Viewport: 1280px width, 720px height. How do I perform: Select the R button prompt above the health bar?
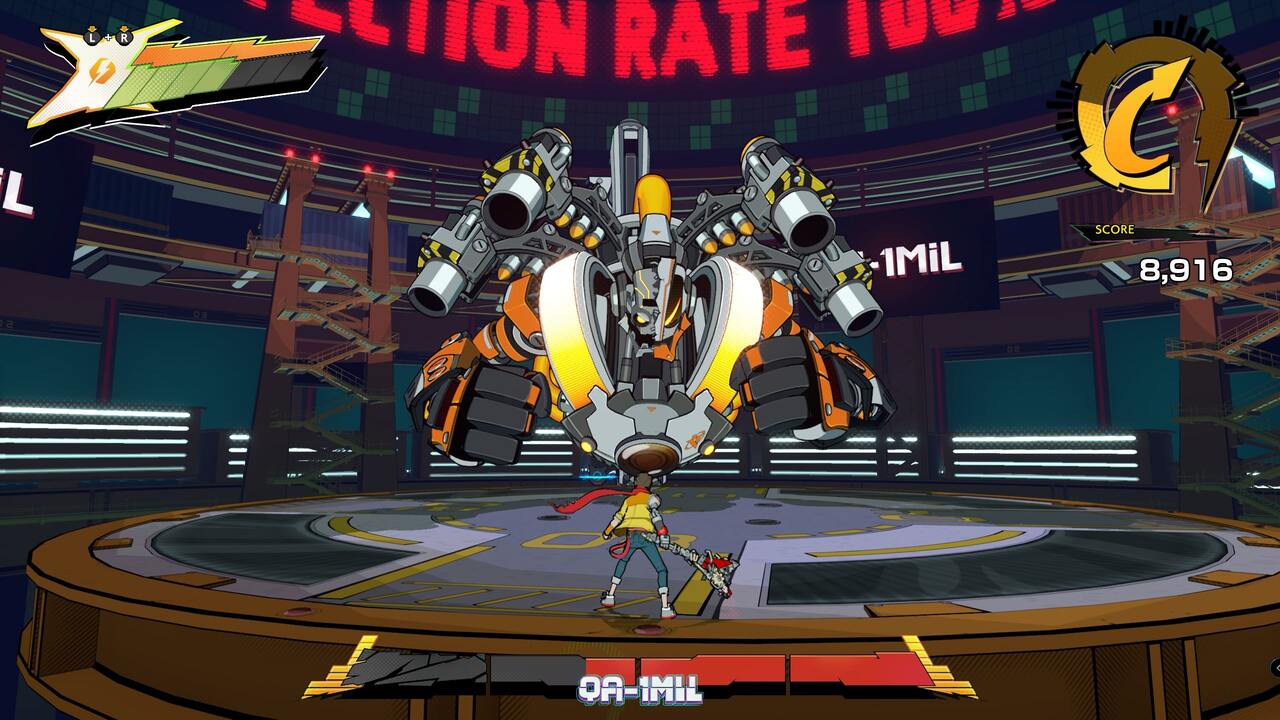124,36
